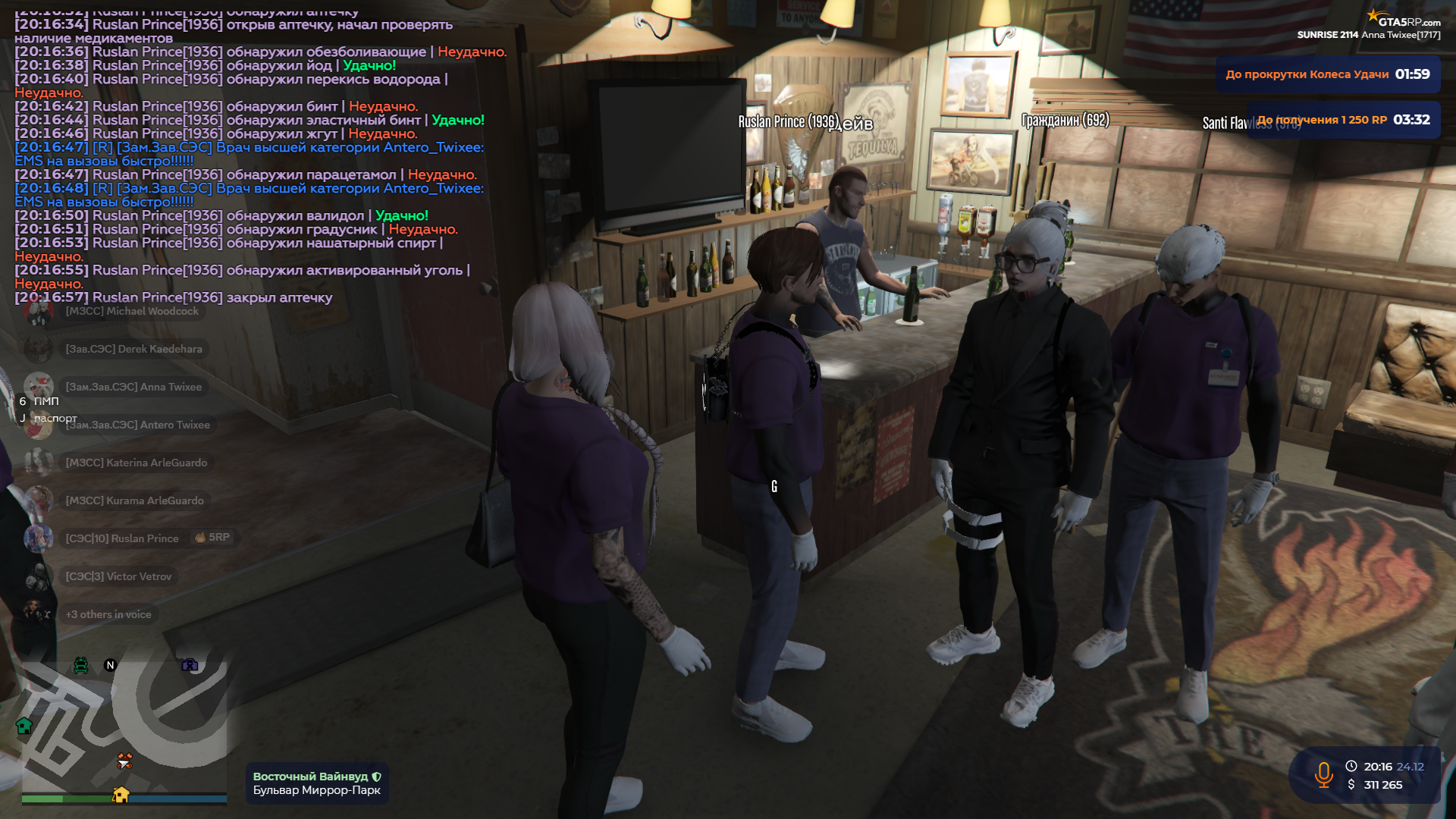This screenshot has width=1456, height=819.
Task: Click the green vehicle icon on minimap
Action: point(80,665)
